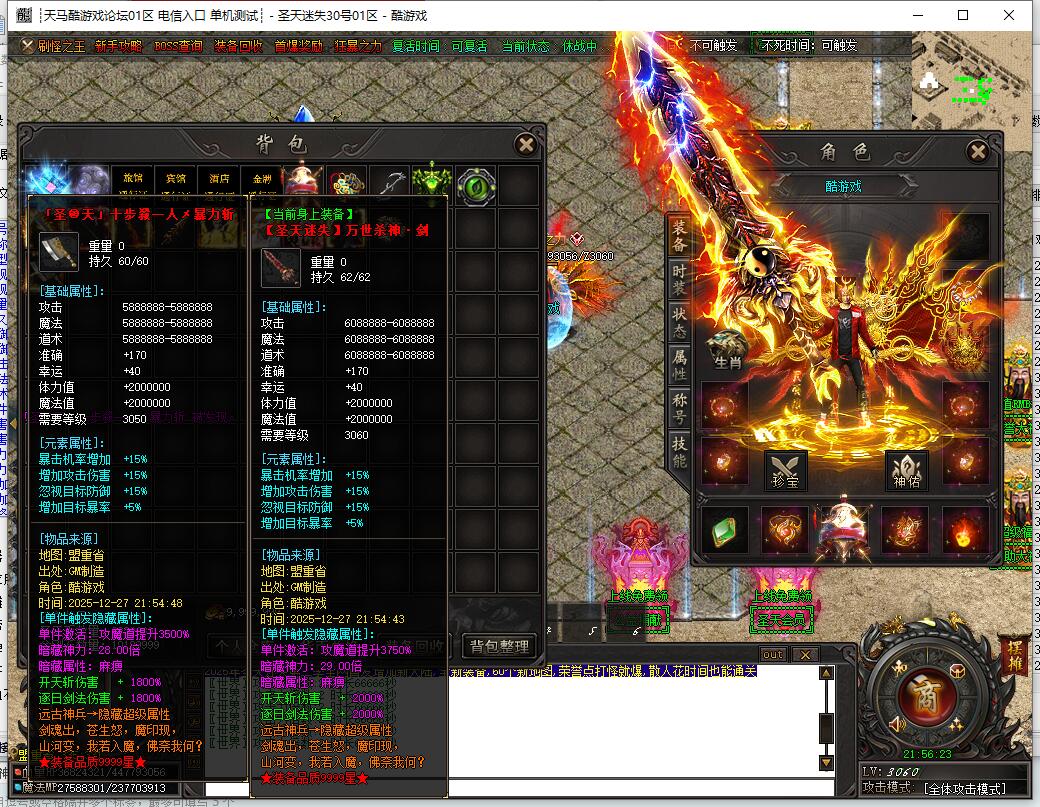The width and height of the screenshot is (1040, 807).
Task: Open the BOSS查询 lookup menu
Action: pos(177,46)
